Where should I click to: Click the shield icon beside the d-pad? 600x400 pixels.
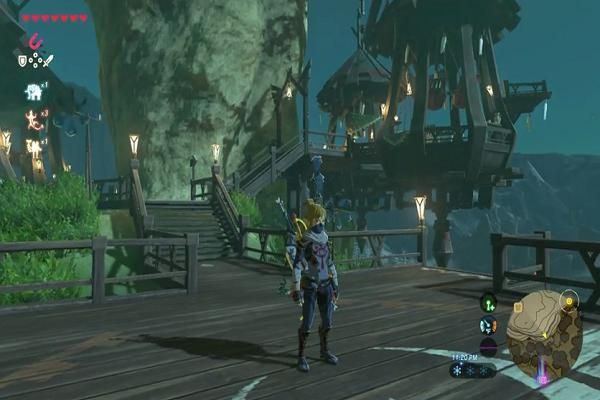point(22,61)
